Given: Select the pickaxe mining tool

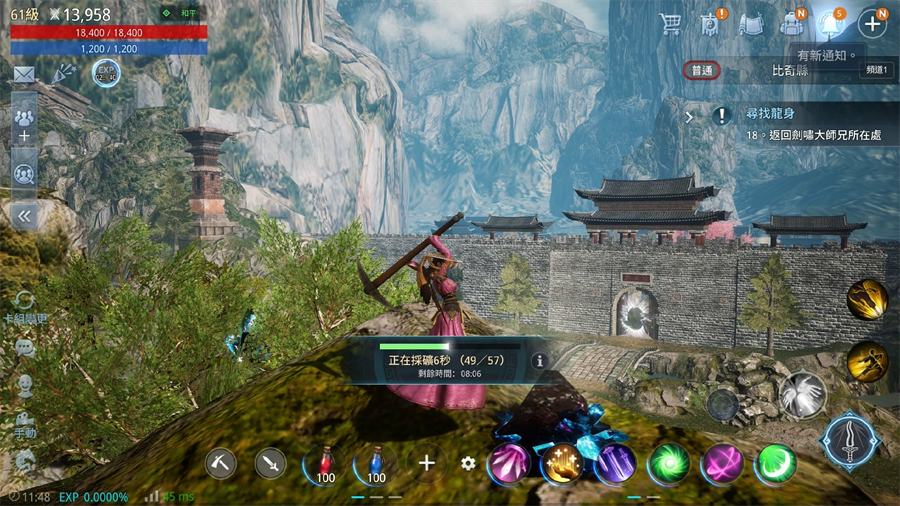Looking at the screenshot, I should [220, 462].
